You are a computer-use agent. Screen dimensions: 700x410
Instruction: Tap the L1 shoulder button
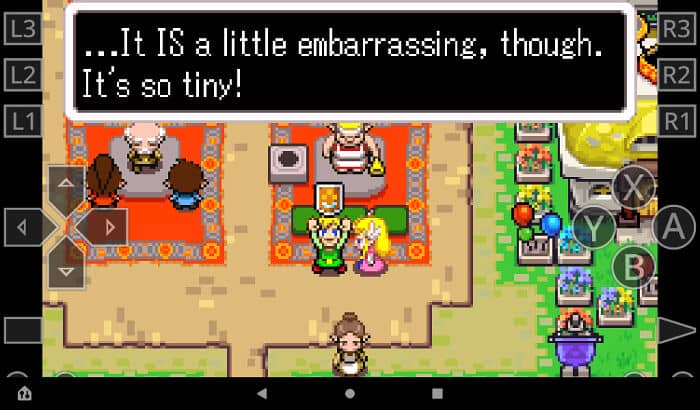(x=22, y=121)
